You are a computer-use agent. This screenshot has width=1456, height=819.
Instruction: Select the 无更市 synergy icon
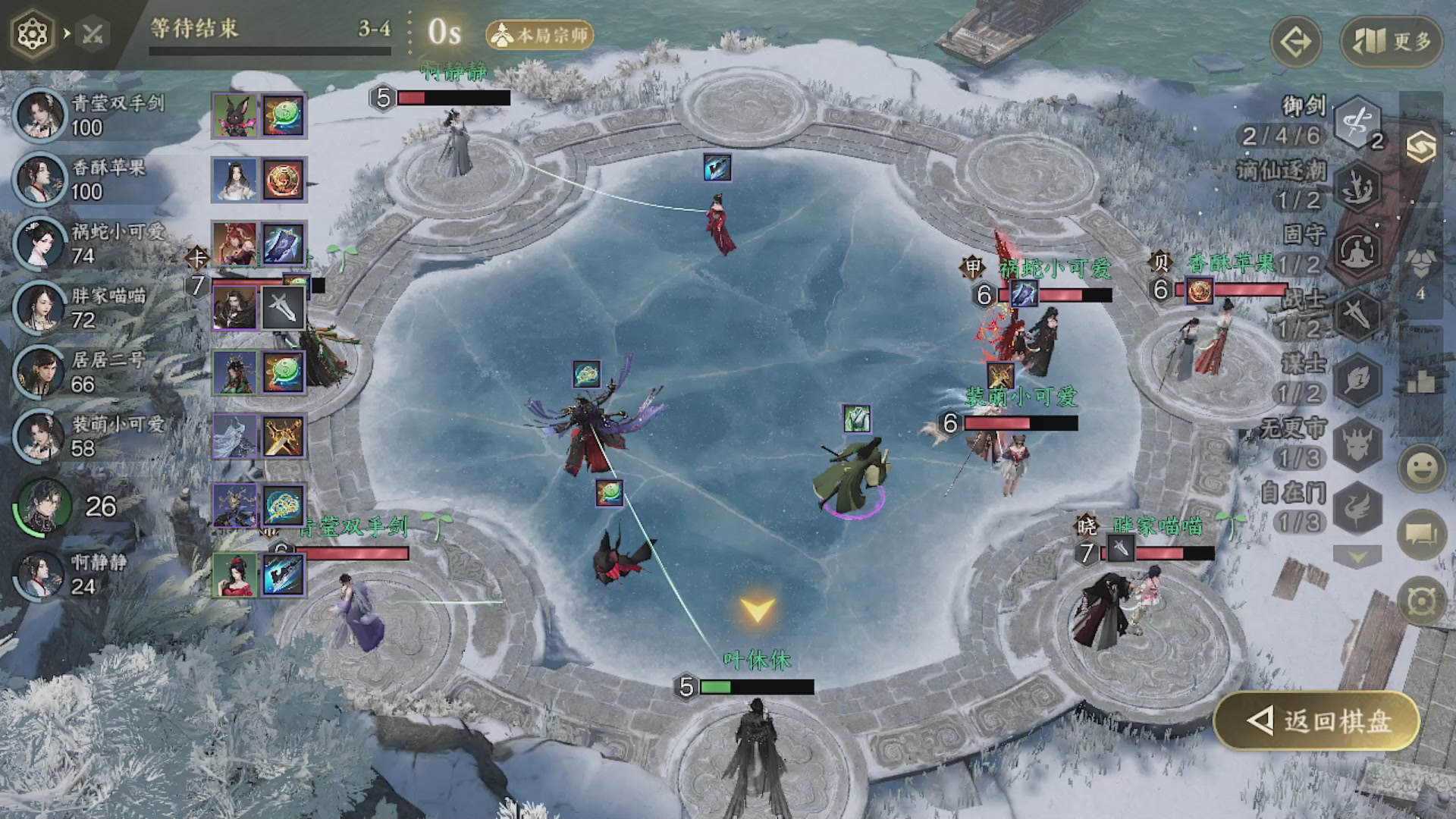pos(1357,444)
